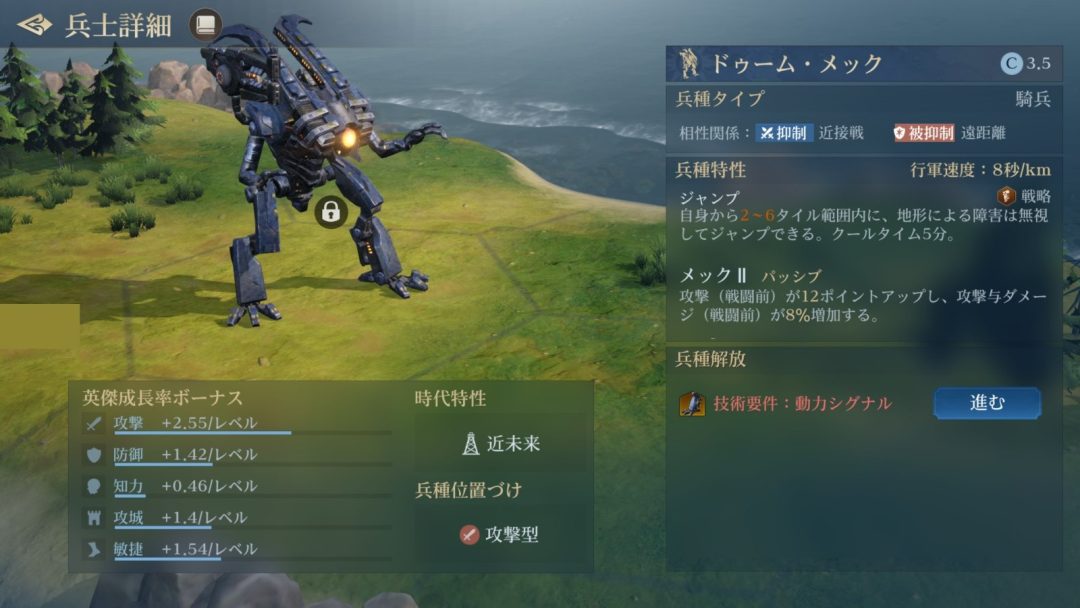Select the 敏捷 growth bonus row
Viewport: 1080px width, 608px height.
[237, 549]
